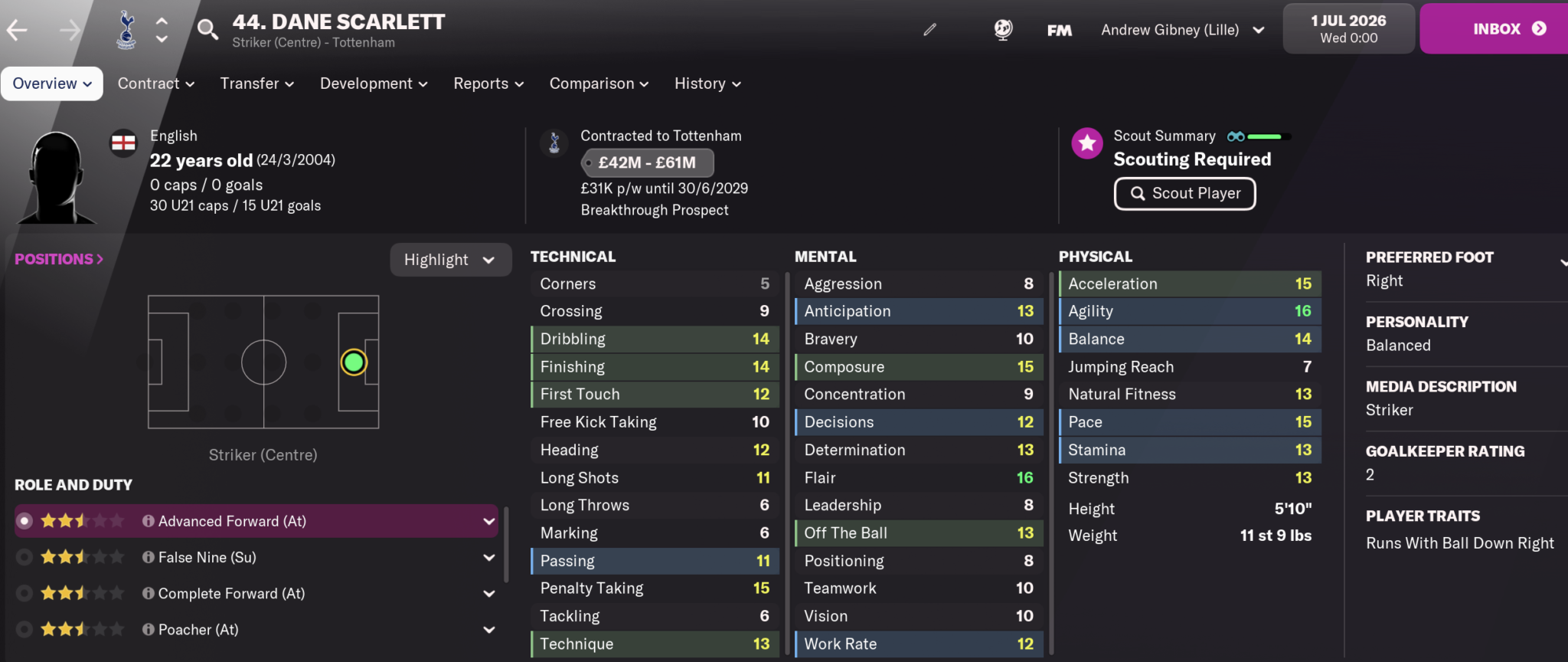This screenshot has height=662, width=1568.
Task: Expand the Advanced Forward role chevron
Action: 489,521
